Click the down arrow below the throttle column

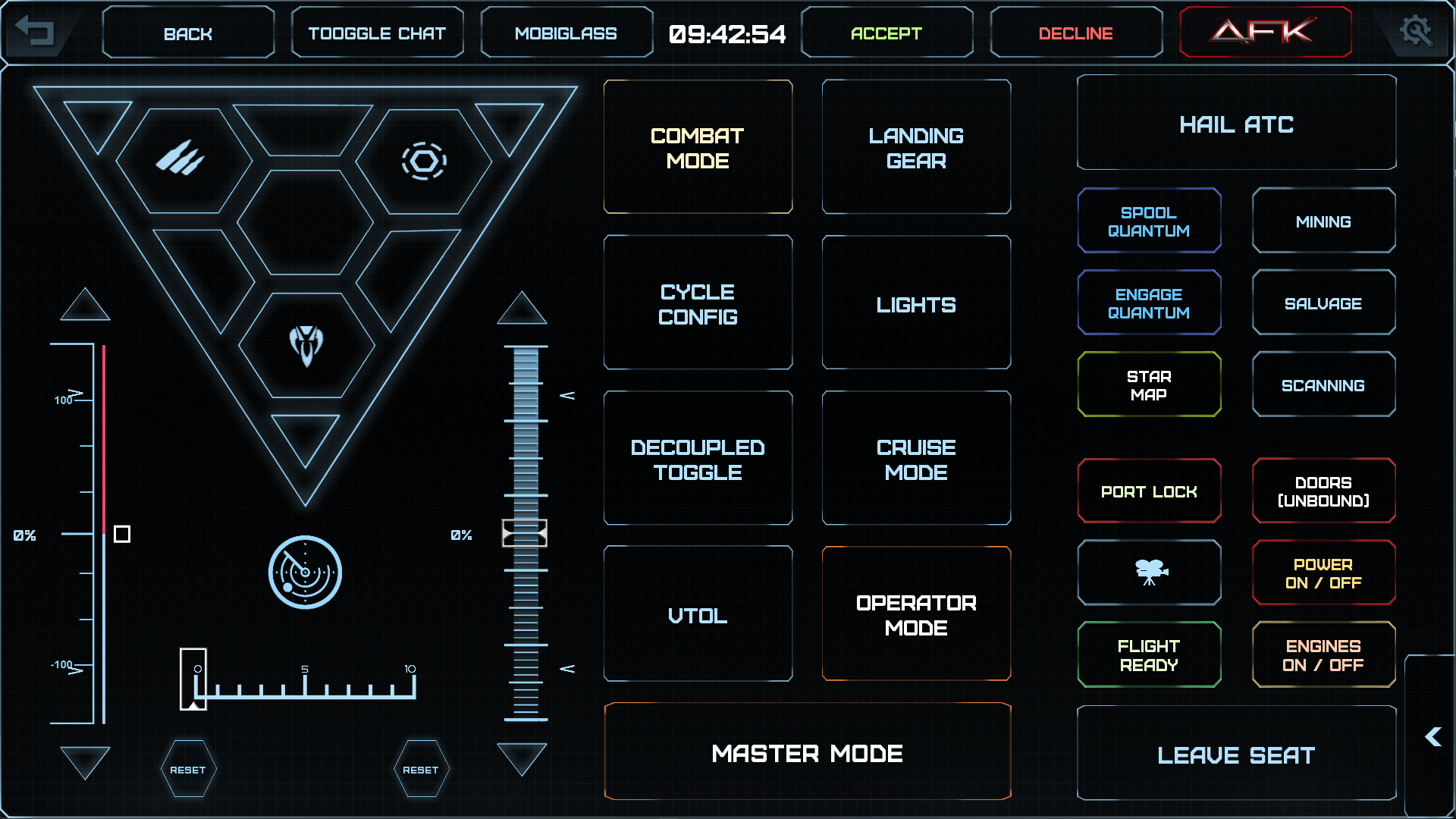tap(523, 758)
